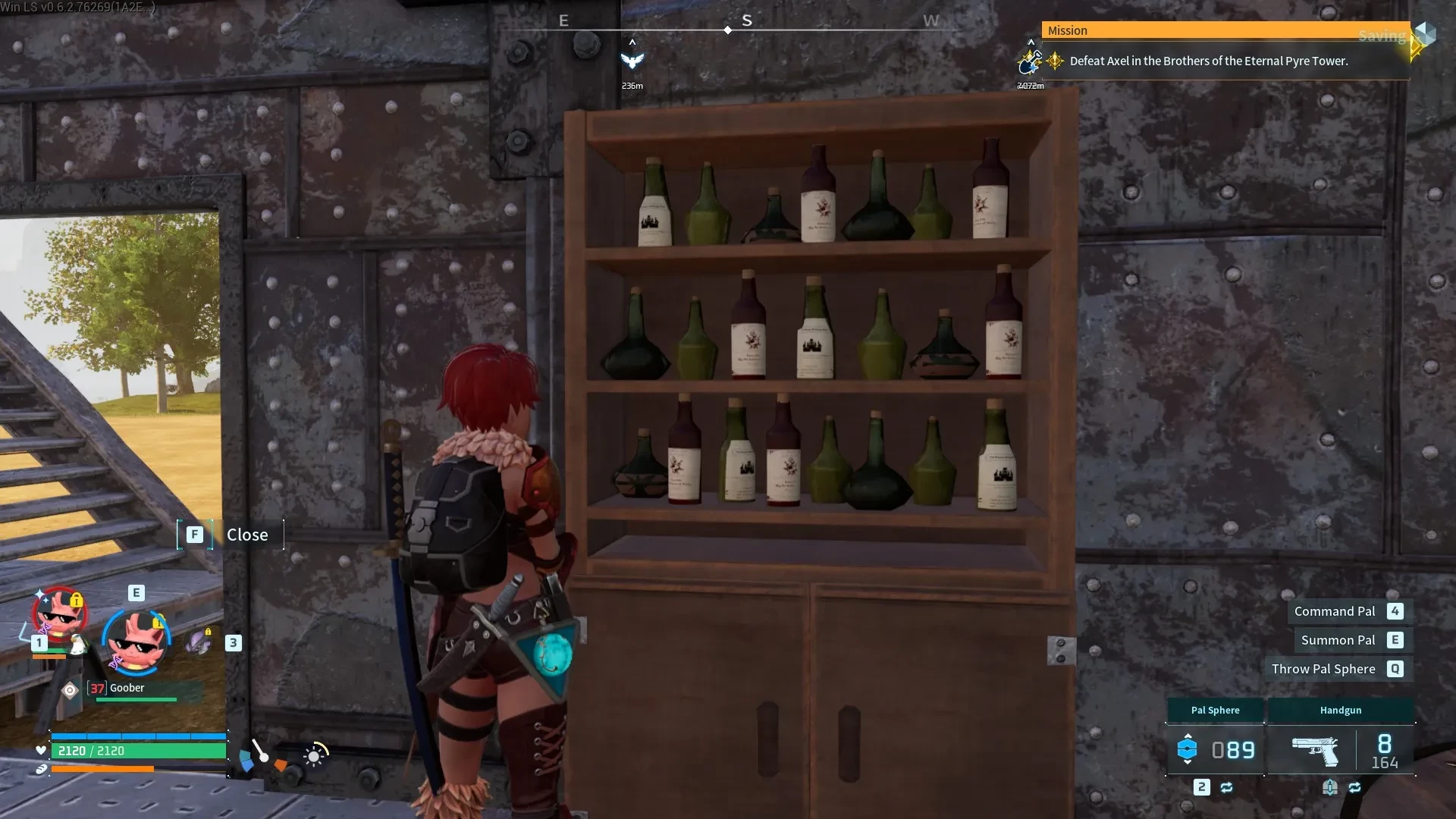Click the swap arrows icon below Handgun
Image resolution: width=1456 pixels, height=819 pixels.
(x=1354, y=788)
